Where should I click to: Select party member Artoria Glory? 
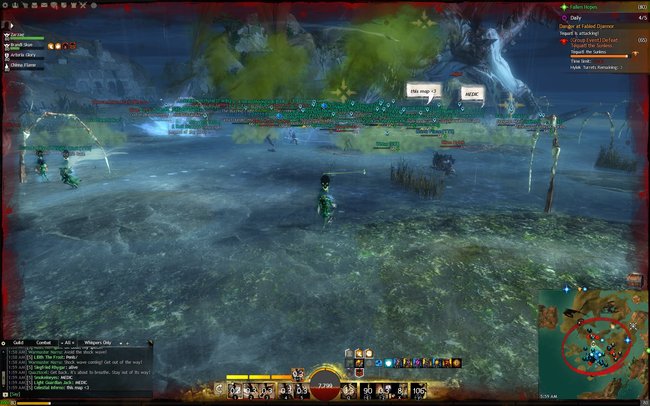[24, 55]
